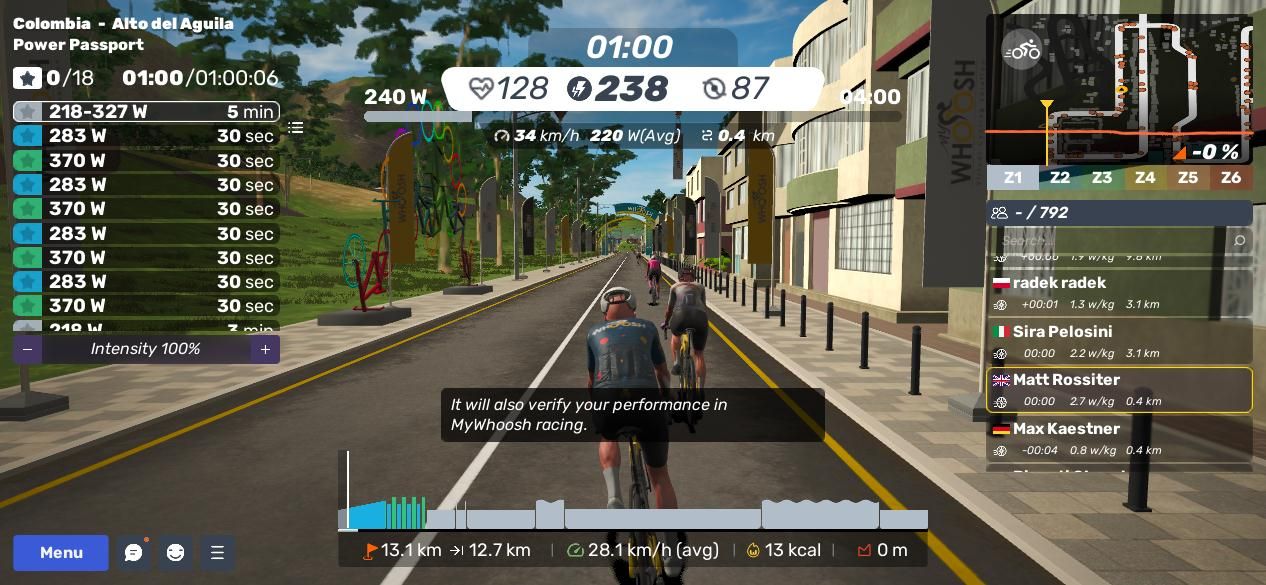Select the 218-327 W five minute interval

tap(146, 112)
